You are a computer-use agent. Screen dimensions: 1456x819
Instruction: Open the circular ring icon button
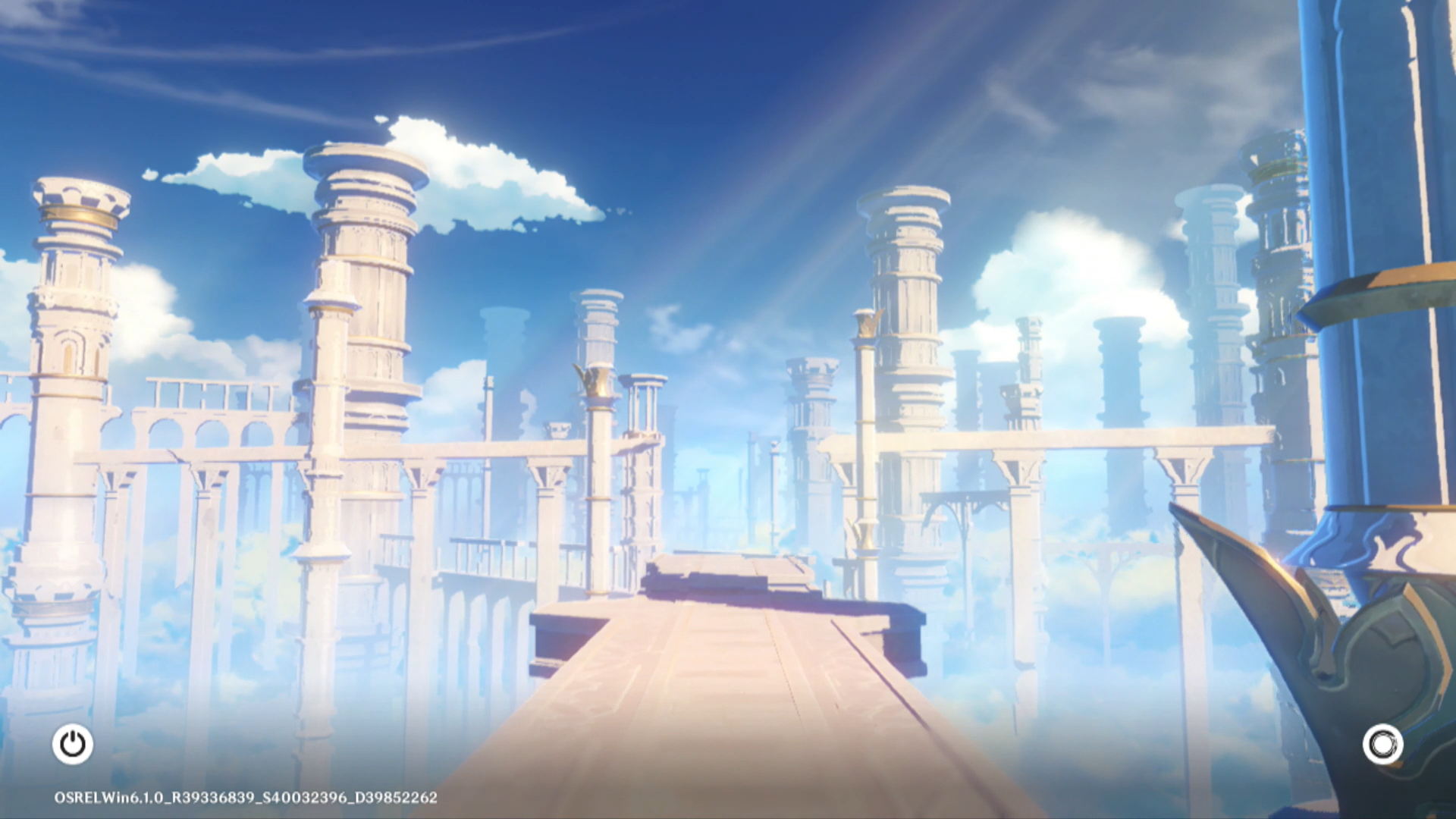click(x=1382, y=744)
